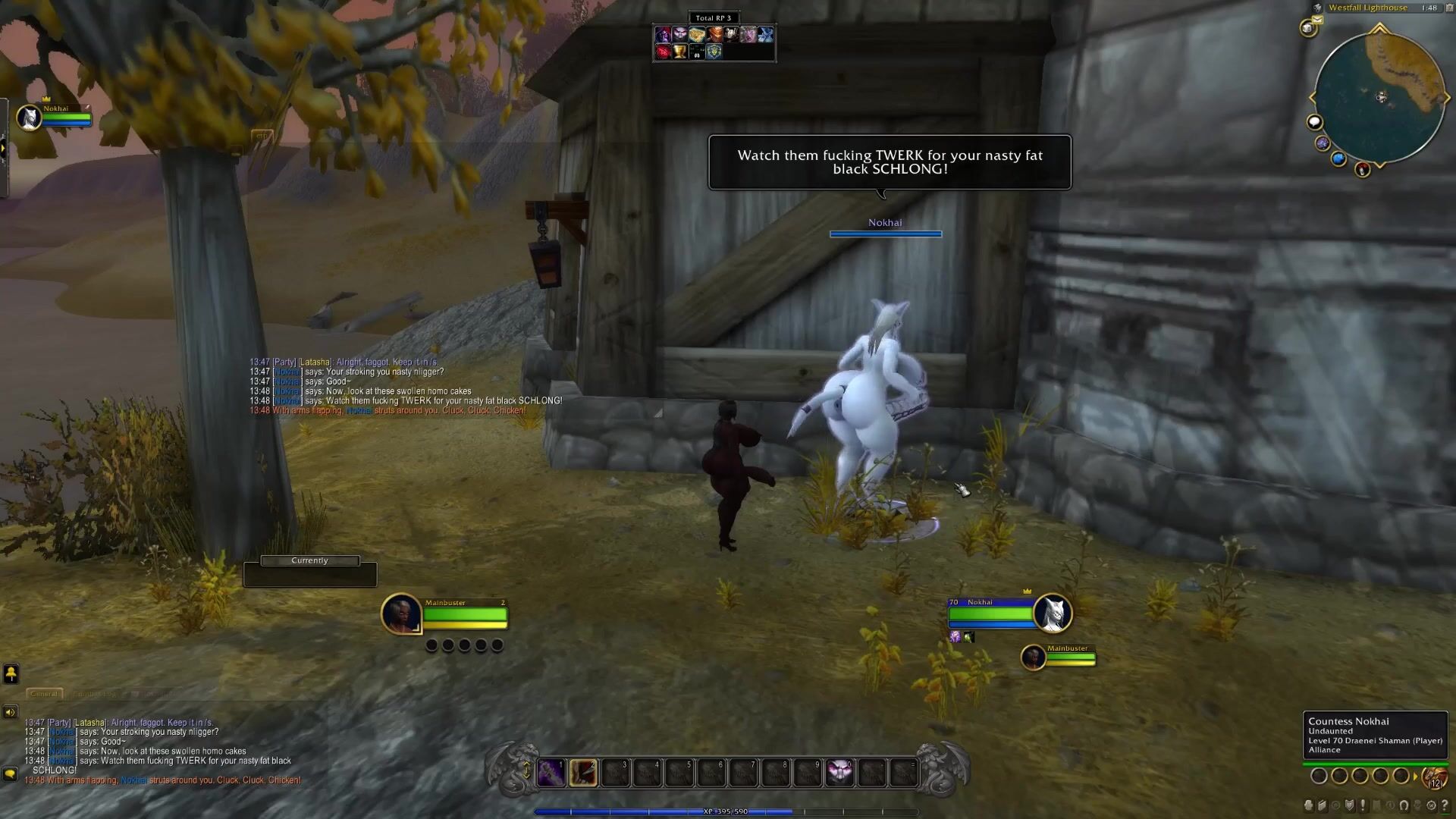Click the blue orb minimap button
Image resolution: width=1456 pixels, height=819 pixels.
(1338, 158)
